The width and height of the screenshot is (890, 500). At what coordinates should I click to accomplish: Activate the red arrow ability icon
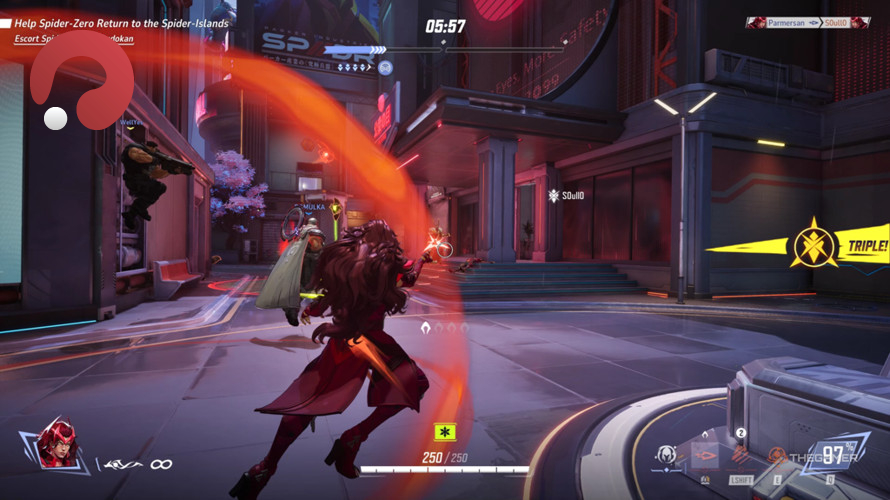[705, 456]
